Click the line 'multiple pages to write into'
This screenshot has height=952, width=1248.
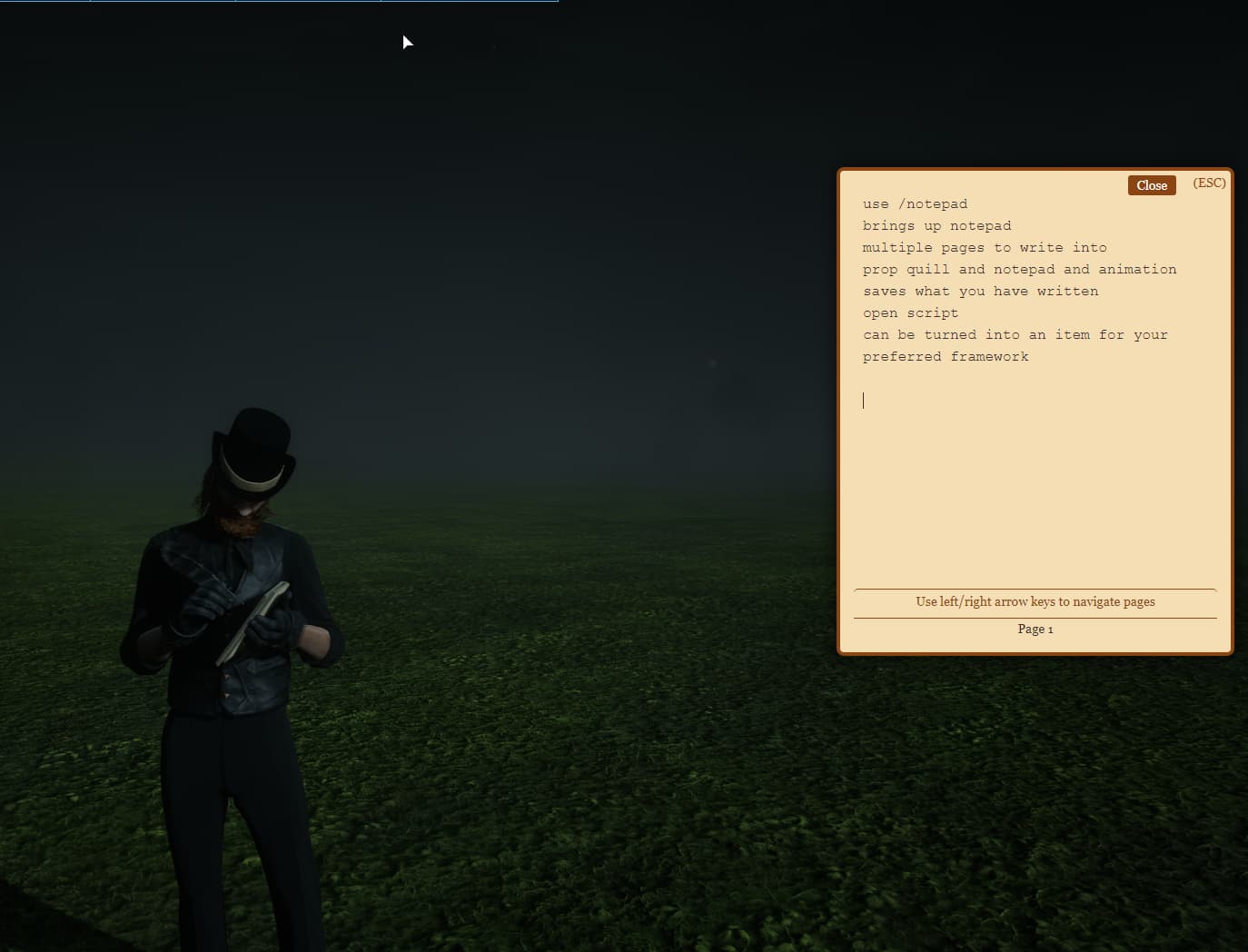click(x=985, y=247)
